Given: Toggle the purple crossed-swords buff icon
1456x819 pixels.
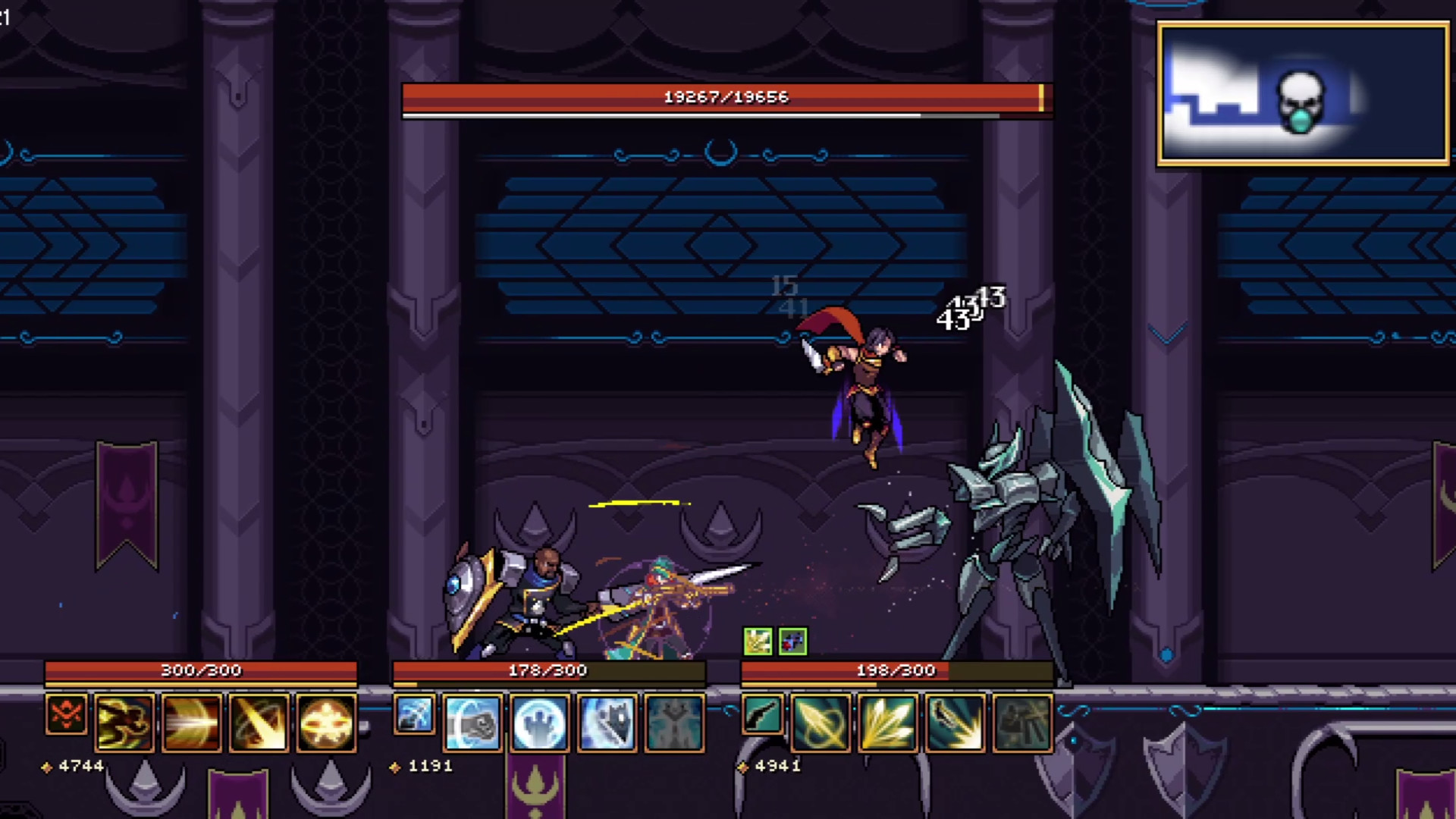Looking at the screenshot, I should coord(791,641).
